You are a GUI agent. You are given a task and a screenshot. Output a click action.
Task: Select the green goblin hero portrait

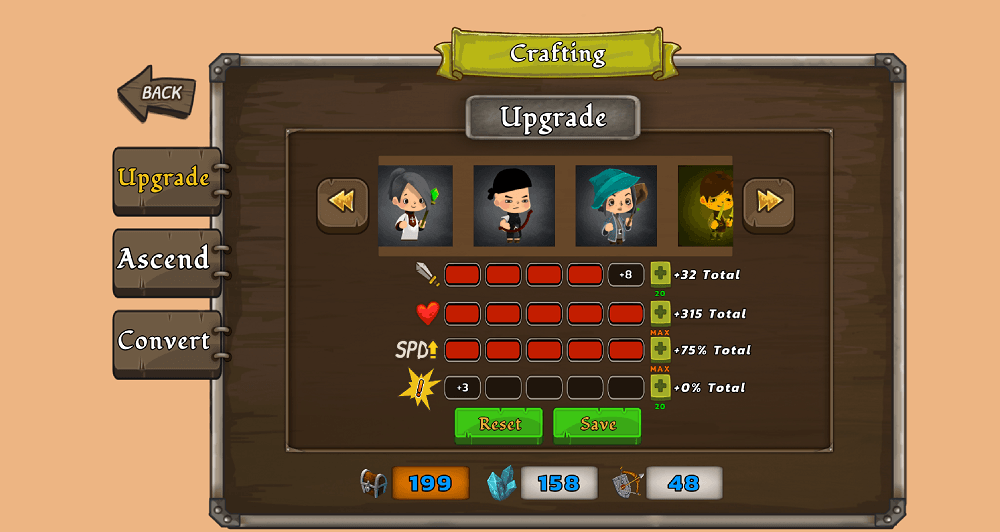point(706,206)
